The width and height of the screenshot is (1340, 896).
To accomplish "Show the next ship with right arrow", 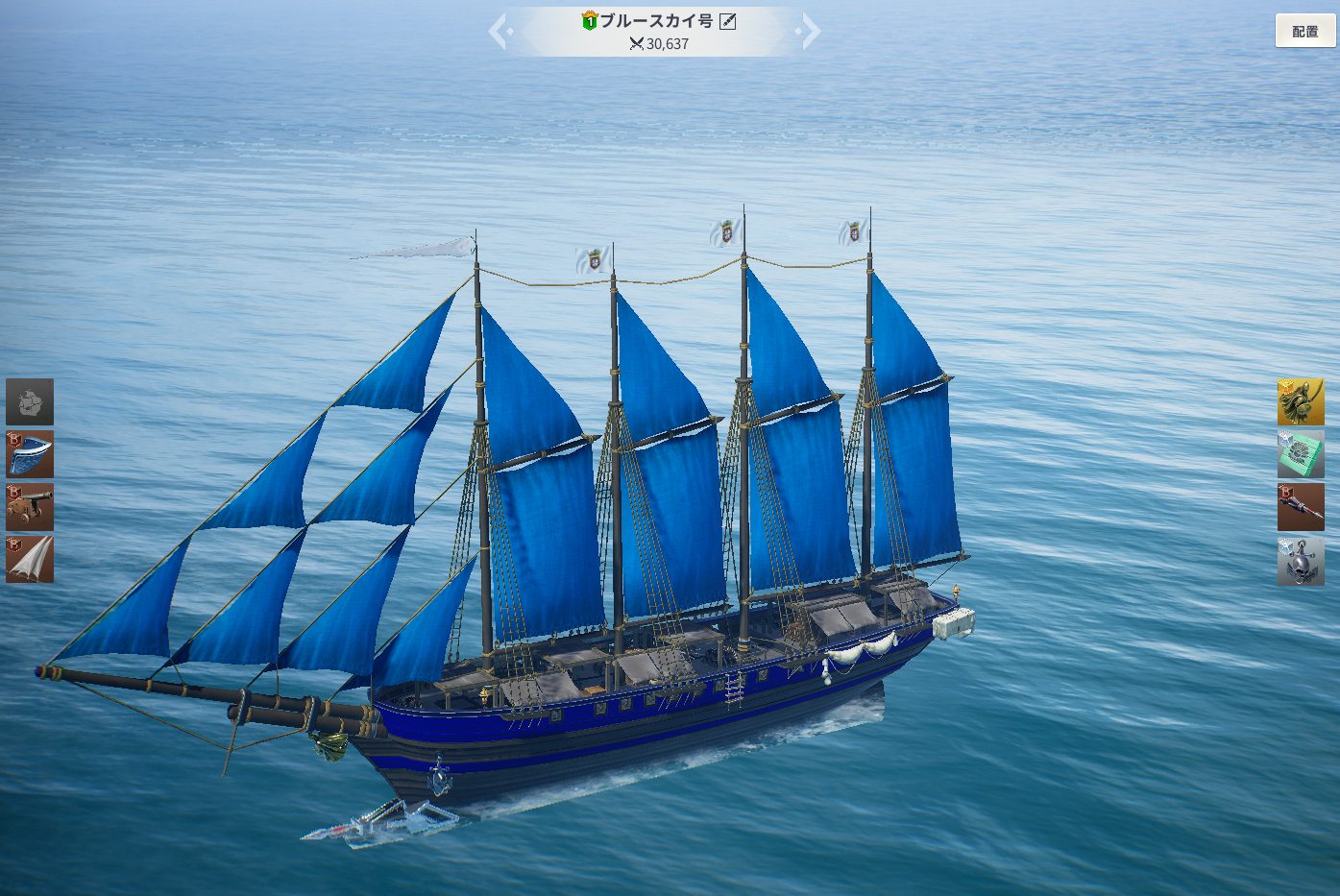I will coord(810,31).
